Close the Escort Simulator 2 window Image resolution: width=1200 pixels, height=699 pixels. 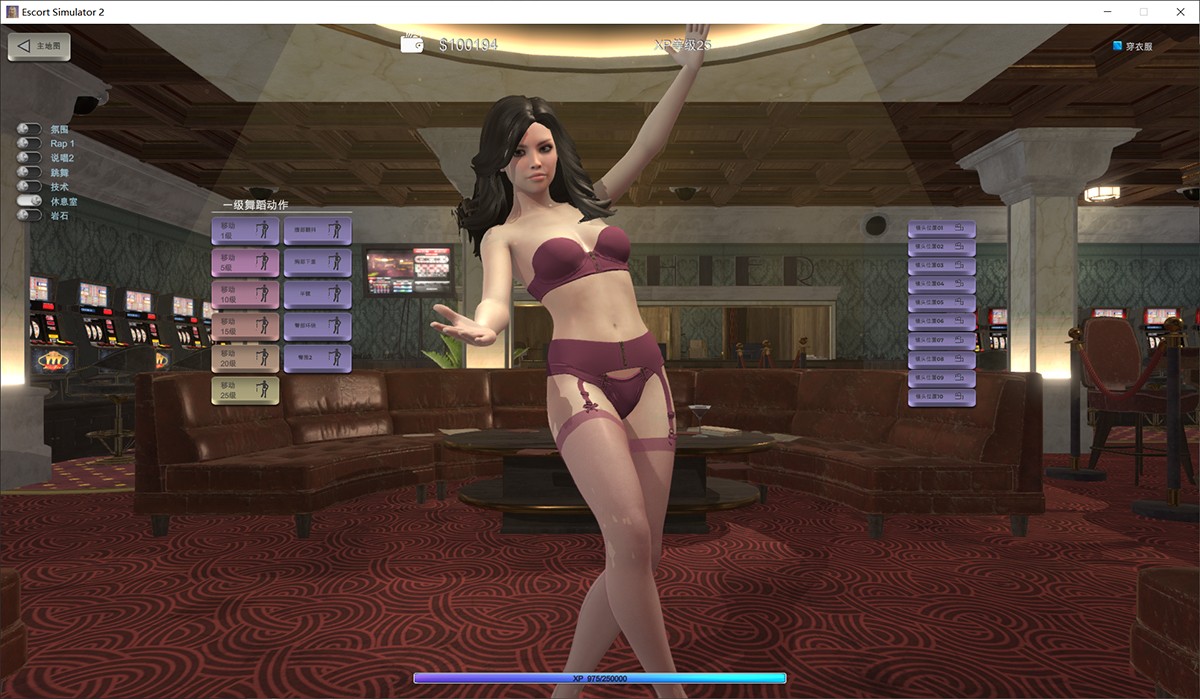pyautogui.click(x=1177, y=11)
